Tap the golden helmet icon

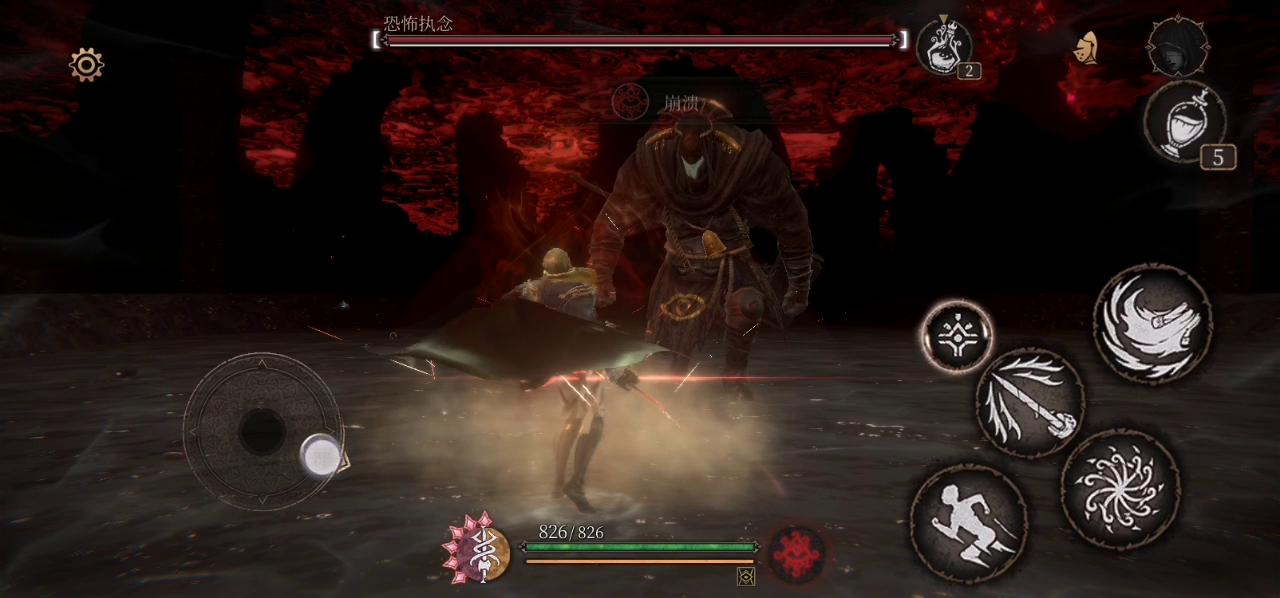1086,47
